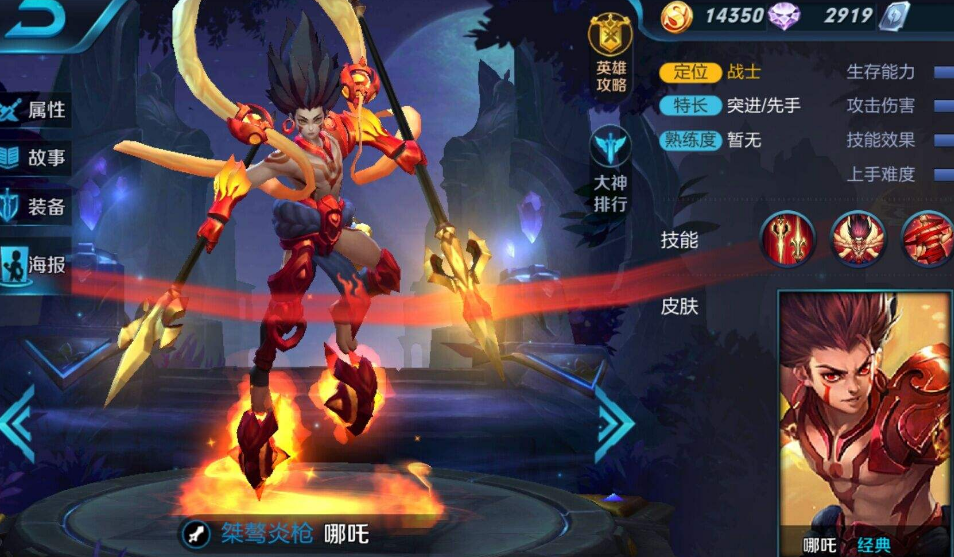Show the 大神排行 ranking
Image resolution: width=954 pixels, height=557 pixels.
[x=609, y=170]
